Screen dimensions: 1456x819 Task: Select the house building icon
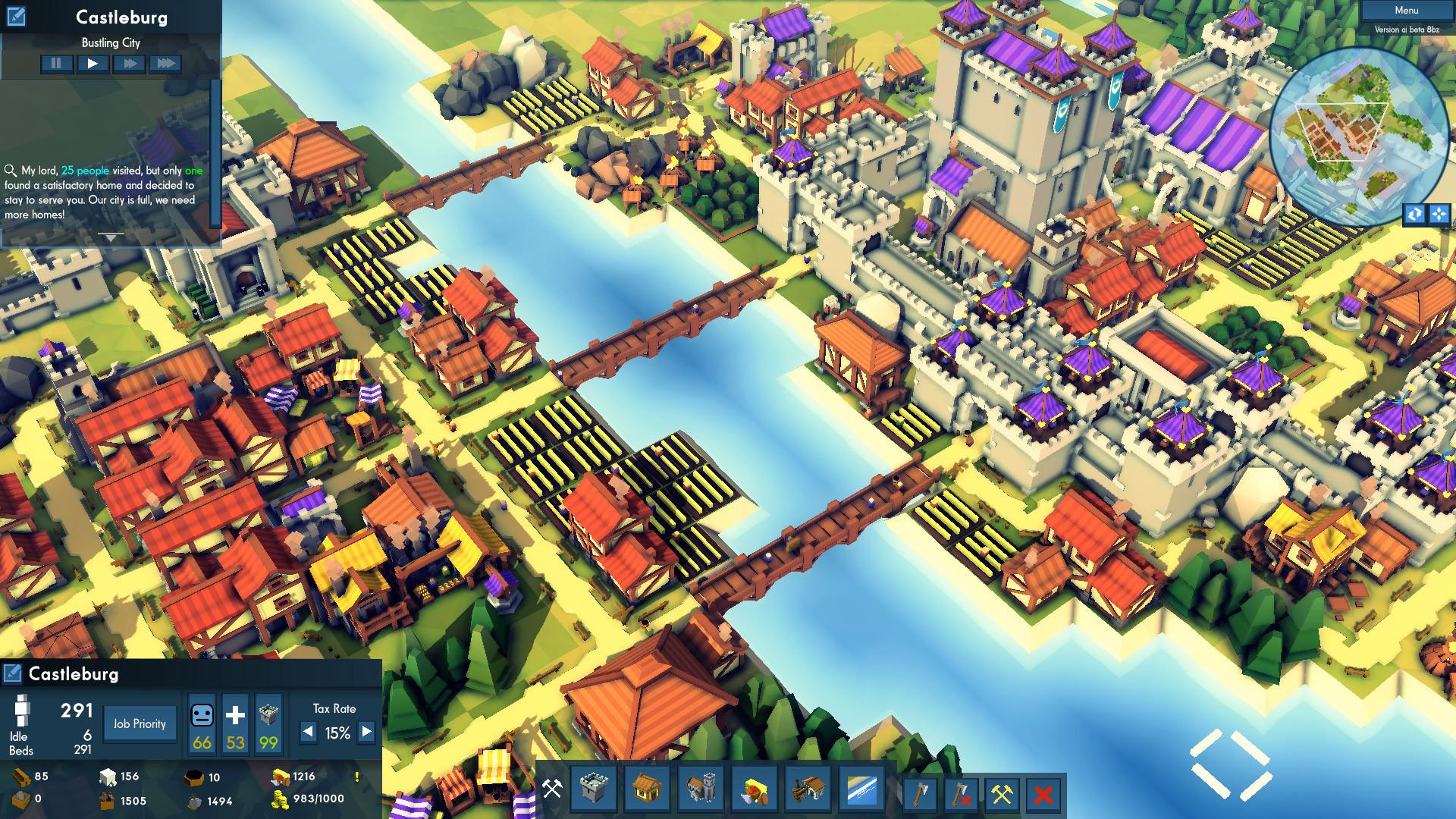point(648,791)
